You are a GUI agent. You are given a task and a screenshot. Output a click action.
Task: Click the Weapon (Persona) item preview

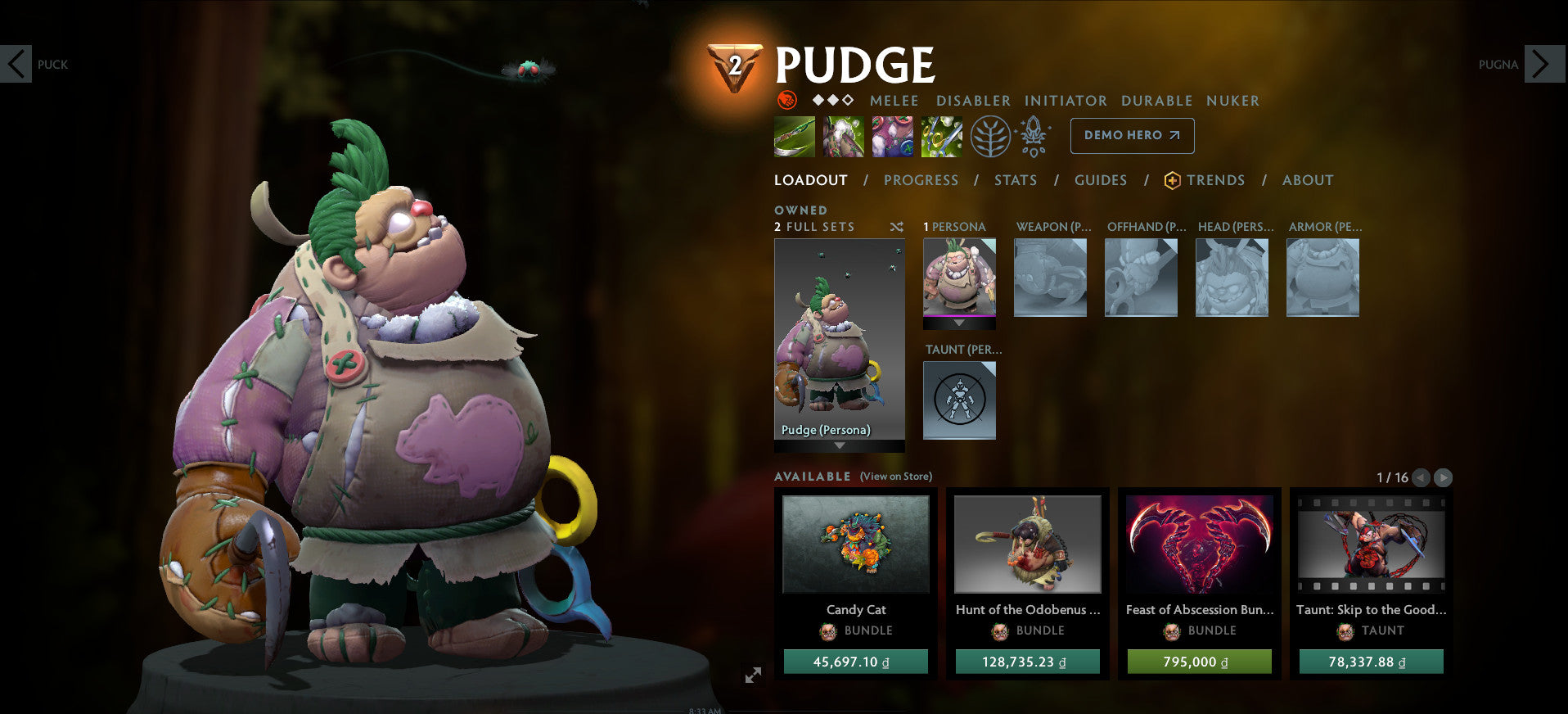click(x=1050, y=277)
